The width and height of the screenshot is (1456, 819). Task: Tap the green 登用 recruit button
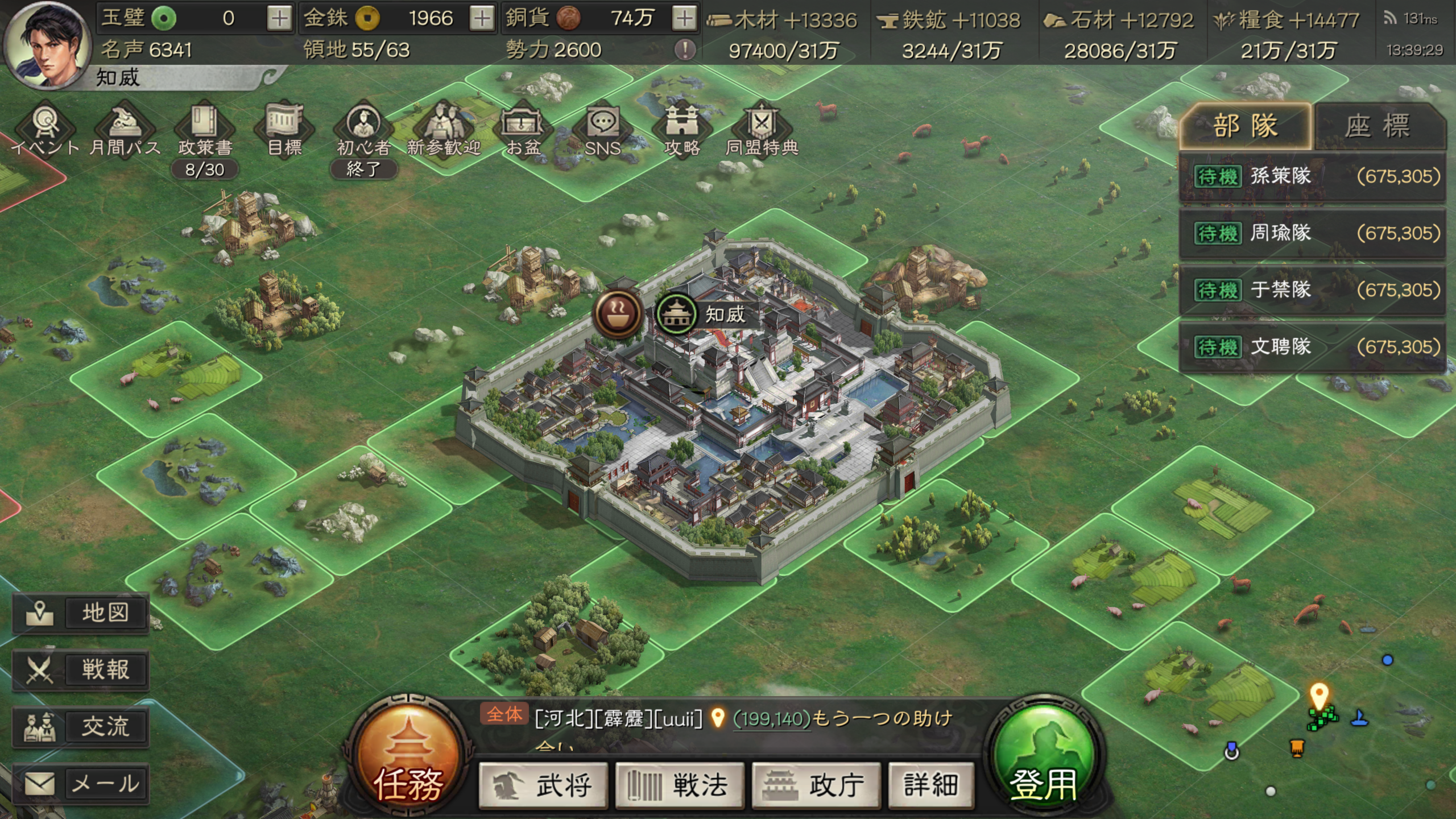tap(1044, 756)
